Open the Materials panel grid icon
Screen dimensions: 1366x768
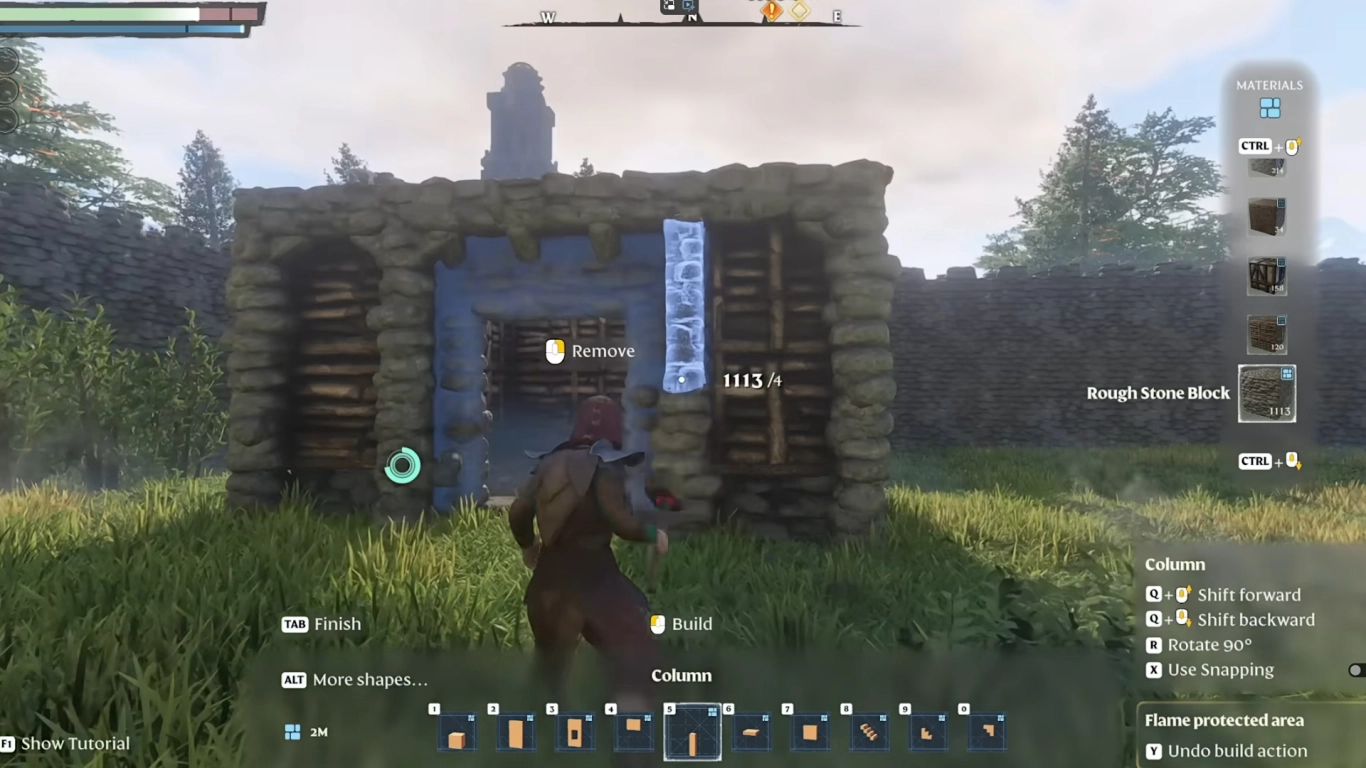1270,106
